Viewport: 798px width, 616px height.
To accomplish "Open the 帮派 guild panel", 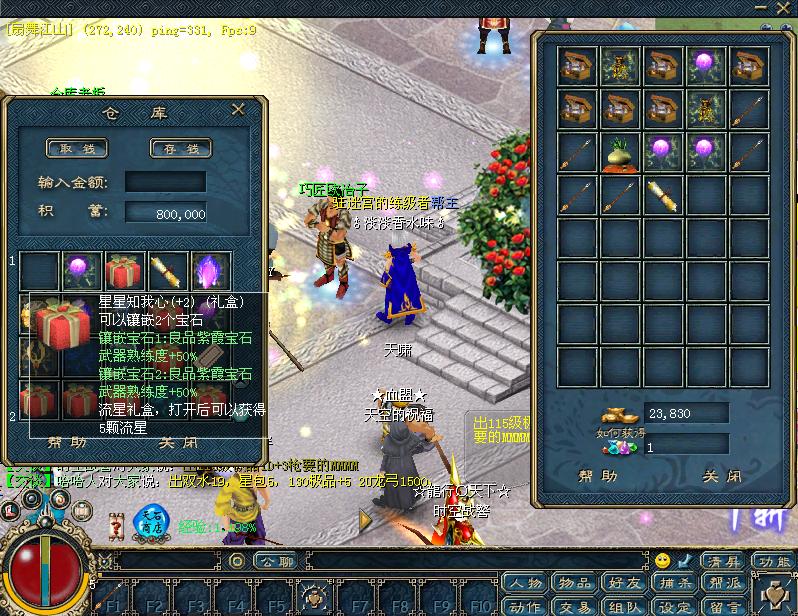I will coord(725,584).
